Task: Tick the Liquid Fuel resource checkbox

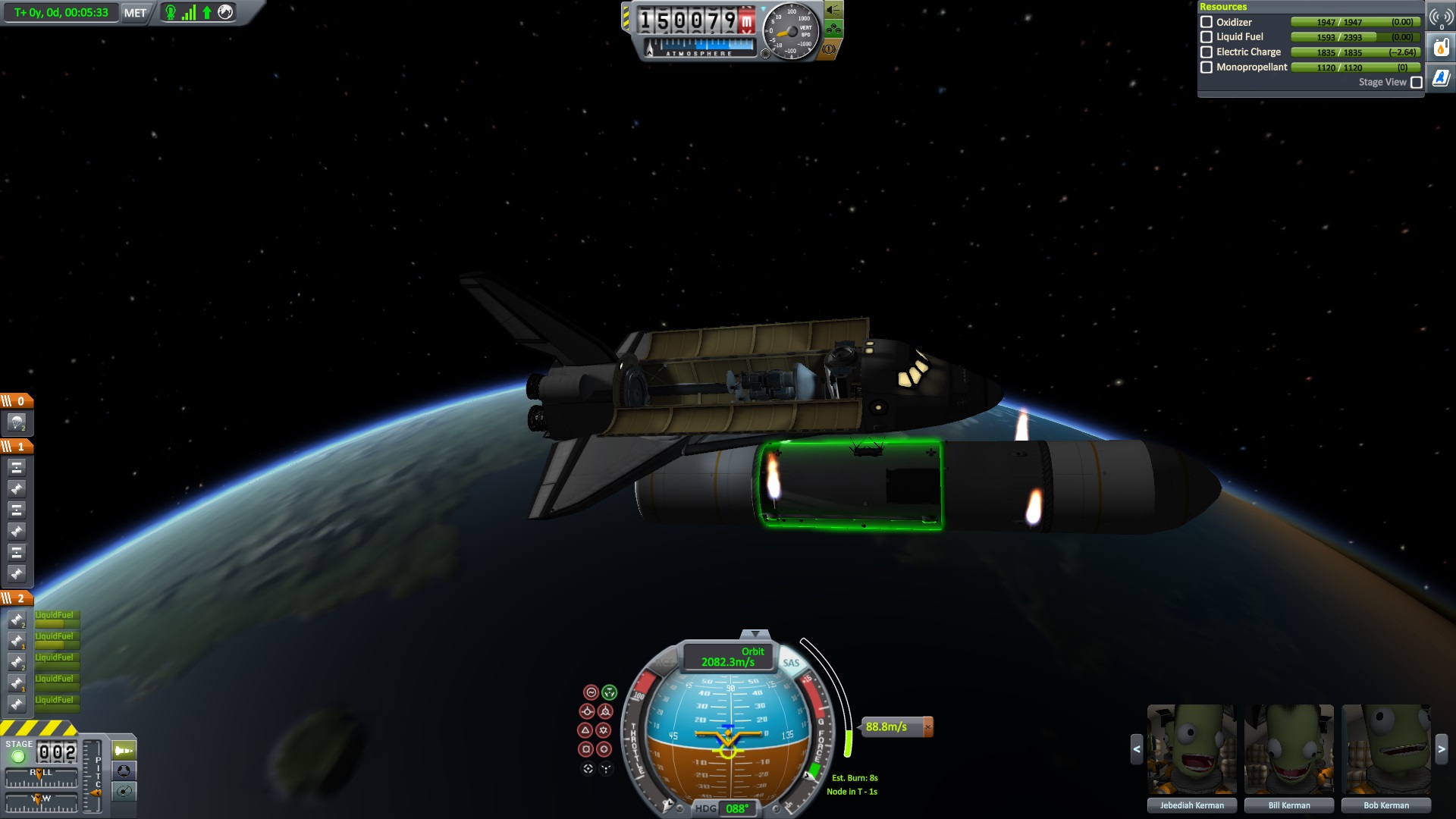Action: coord(1207,37)
